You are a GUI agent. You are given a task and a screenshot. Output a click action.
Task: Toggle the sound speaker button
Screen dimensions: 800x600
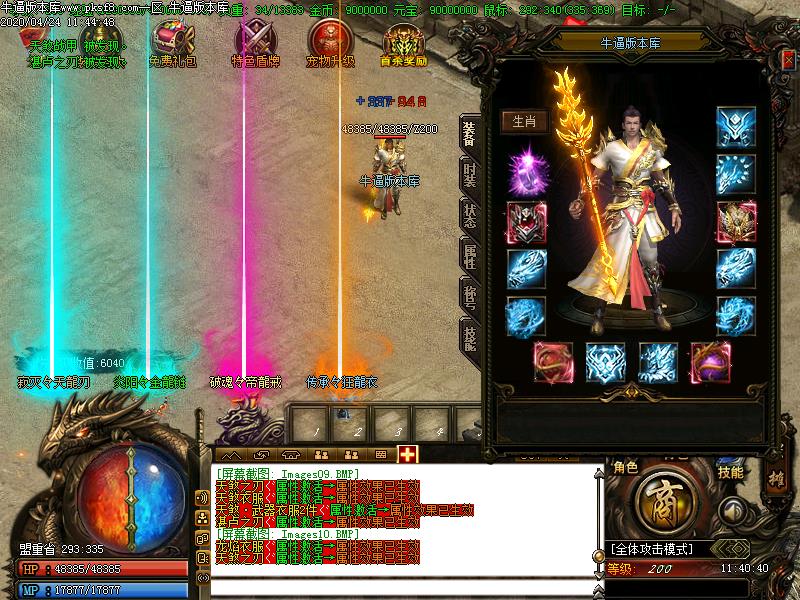point(736,510)
